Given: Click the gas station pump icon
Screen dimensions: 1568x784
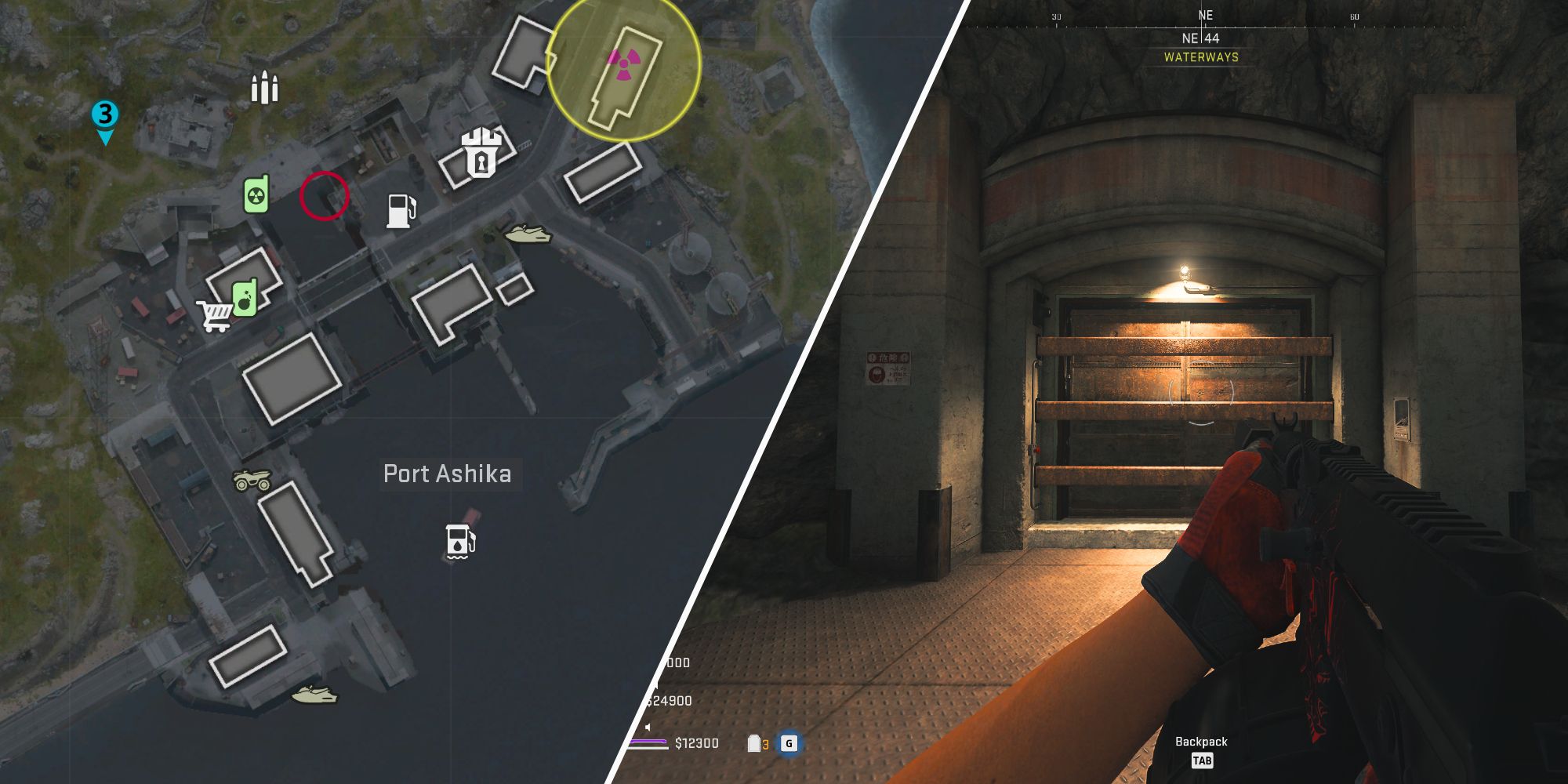Looking at the screenshot, I should click(400, 209).
